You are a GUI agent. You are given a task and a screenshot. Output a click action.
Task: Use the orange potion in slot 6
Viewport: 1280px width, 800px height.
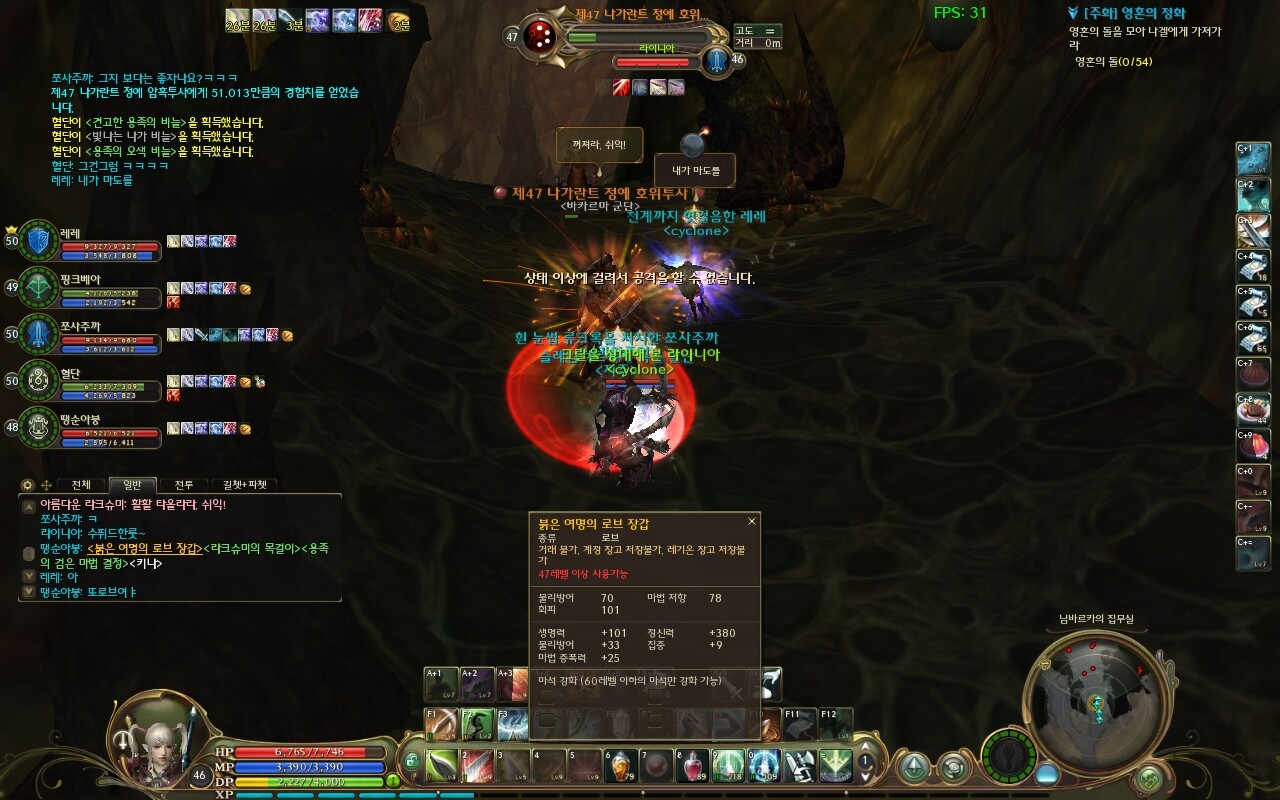pos(621,766)
